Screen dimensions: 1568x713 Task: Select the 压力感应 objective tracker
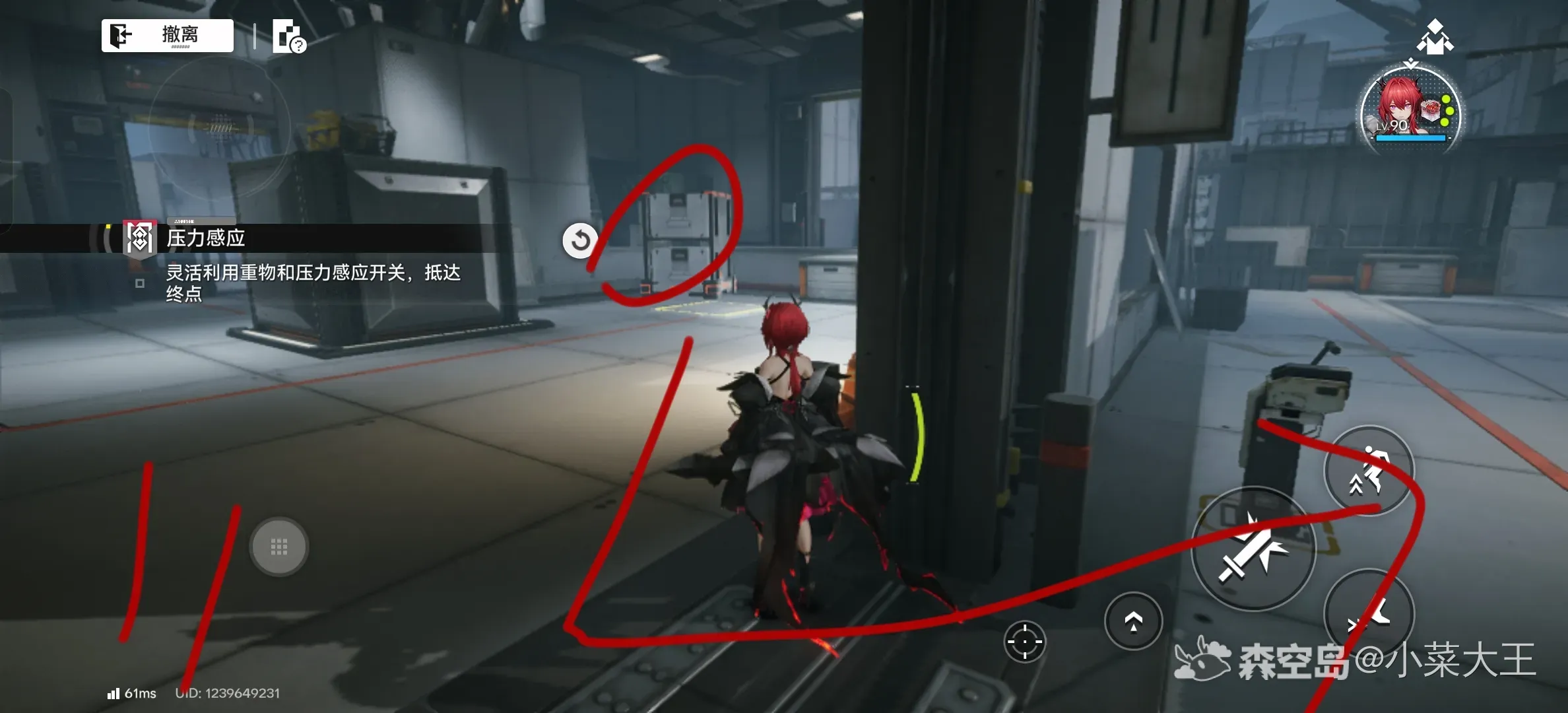point(205,238)
